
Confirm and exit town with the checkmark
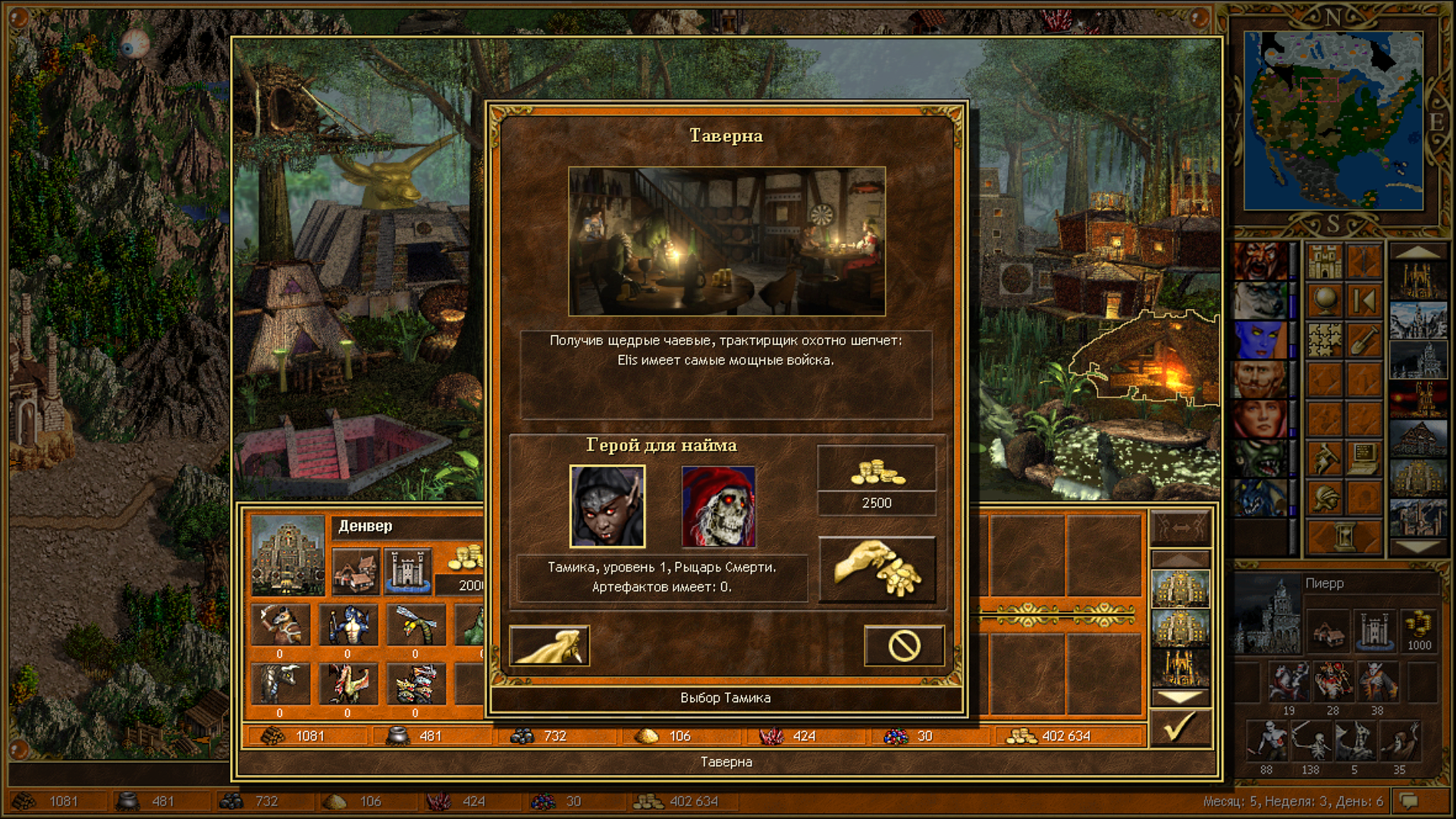(1180, 728)
